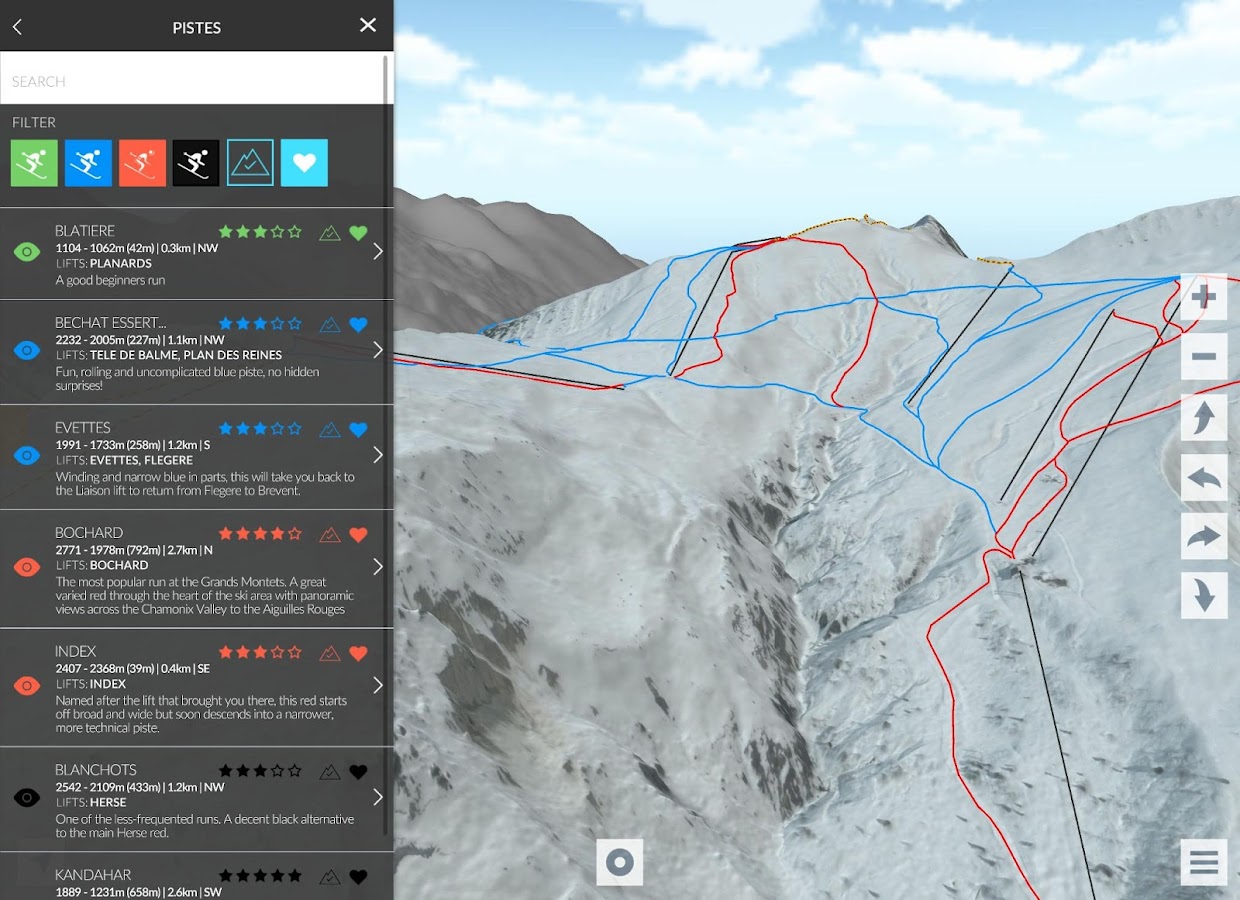Favourite the Evettes piste with its heart
The image size is (1240, 900).
[358, 430]
